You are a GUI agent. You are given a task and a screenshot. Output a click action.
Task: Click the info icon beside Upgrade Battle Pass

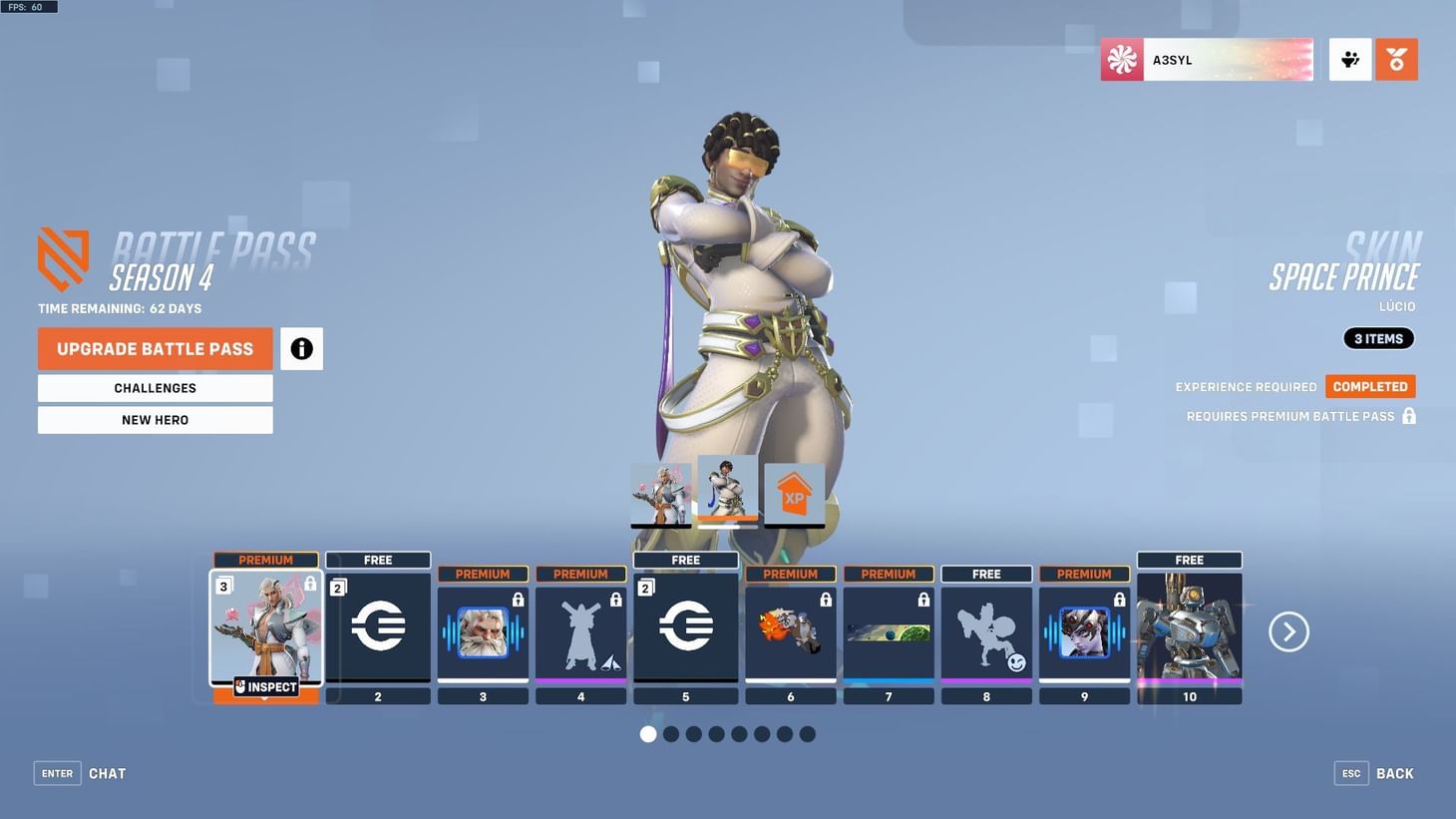pos(301,347)
